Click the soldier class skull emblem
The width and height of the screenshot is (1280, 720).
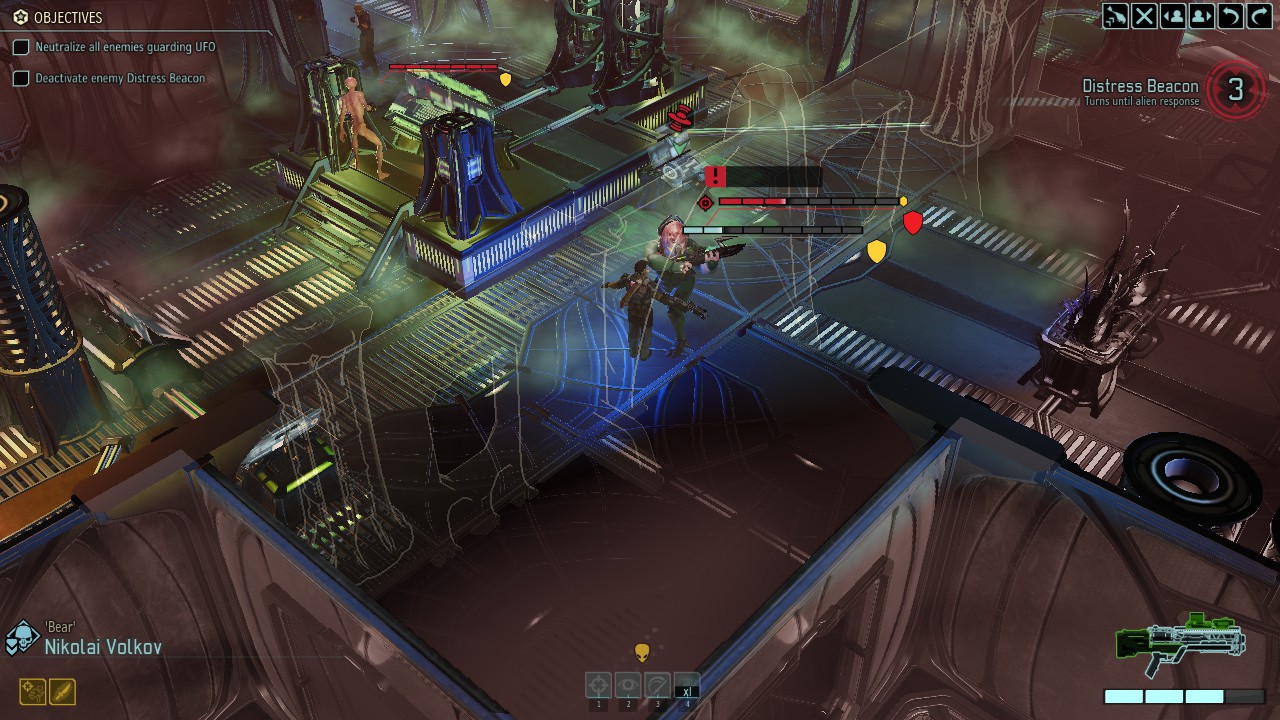22,638
